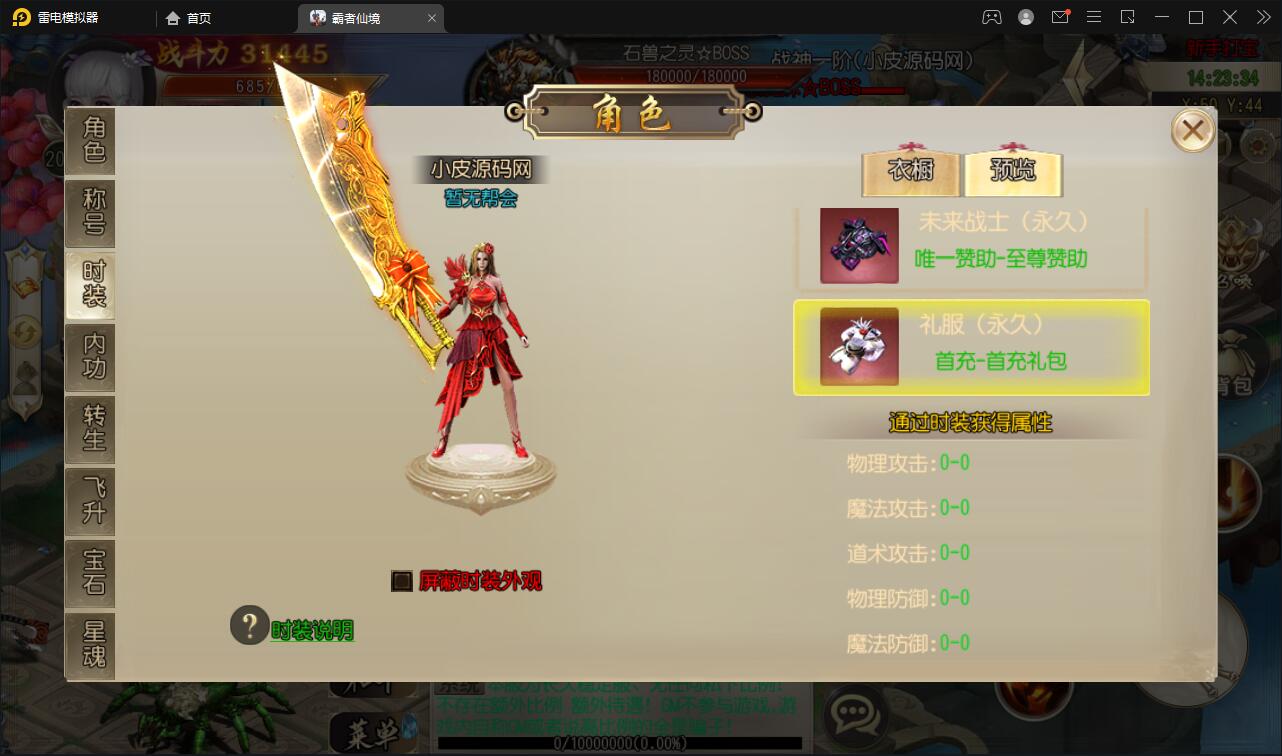Open the 背包 backpack bag icon
This screenshot has width=1282, height=756.
click(1237, 352)
